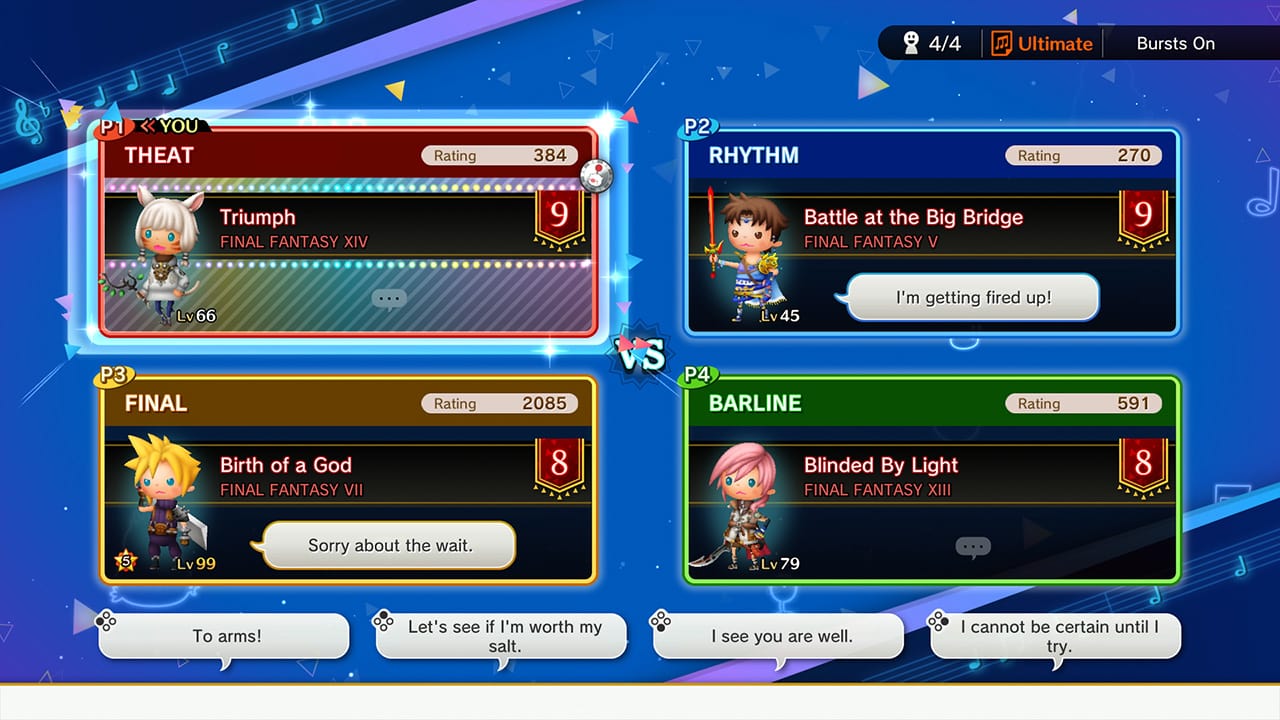Open the ellipsis chat bubble on BARLINE's card
The height and width of the screenshot is (720, 1280).
pyautogui.click(x=972, y=546)
